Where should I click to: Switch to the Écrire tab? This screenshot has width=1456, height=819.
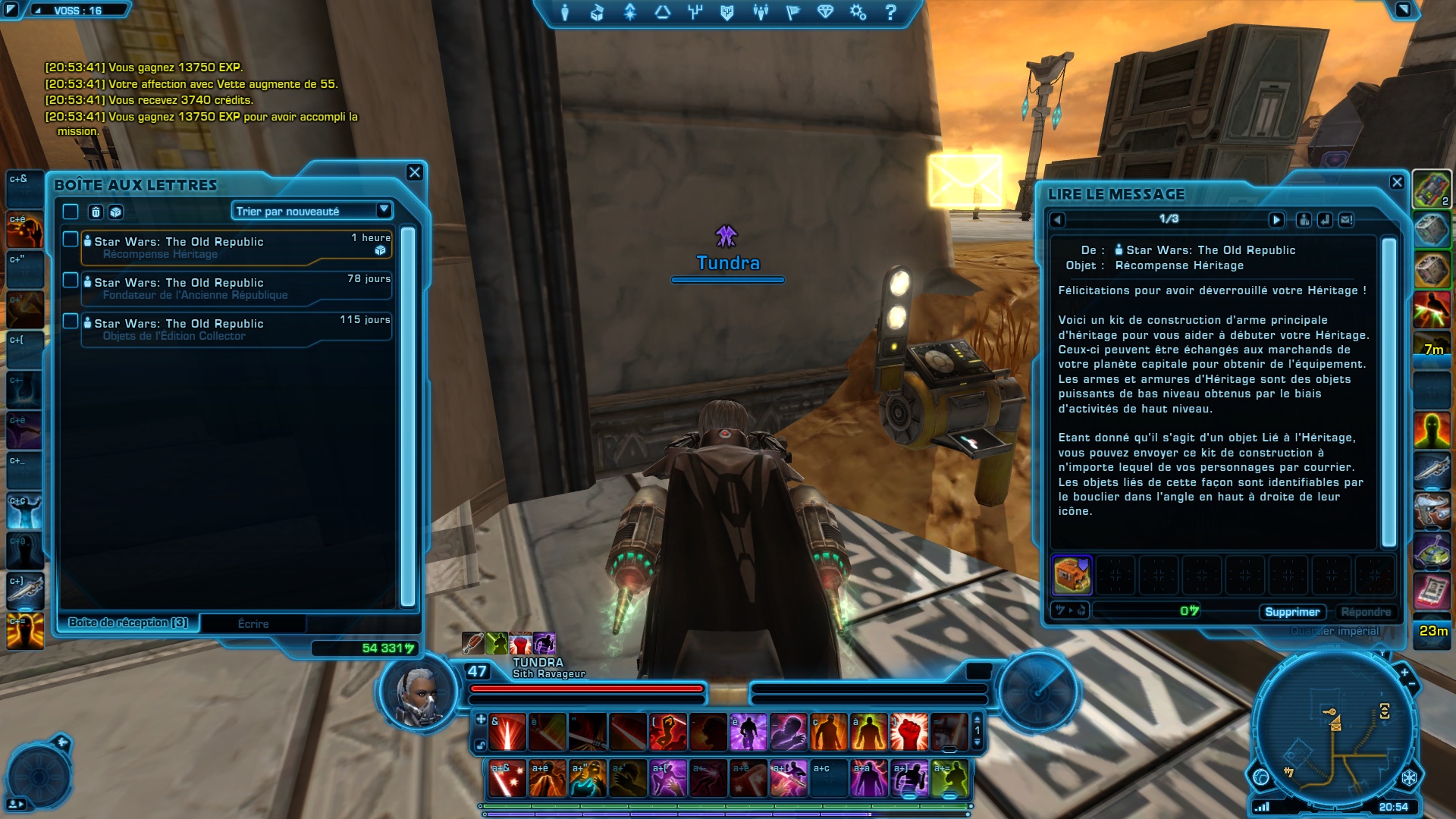click(x=253, y=623)
